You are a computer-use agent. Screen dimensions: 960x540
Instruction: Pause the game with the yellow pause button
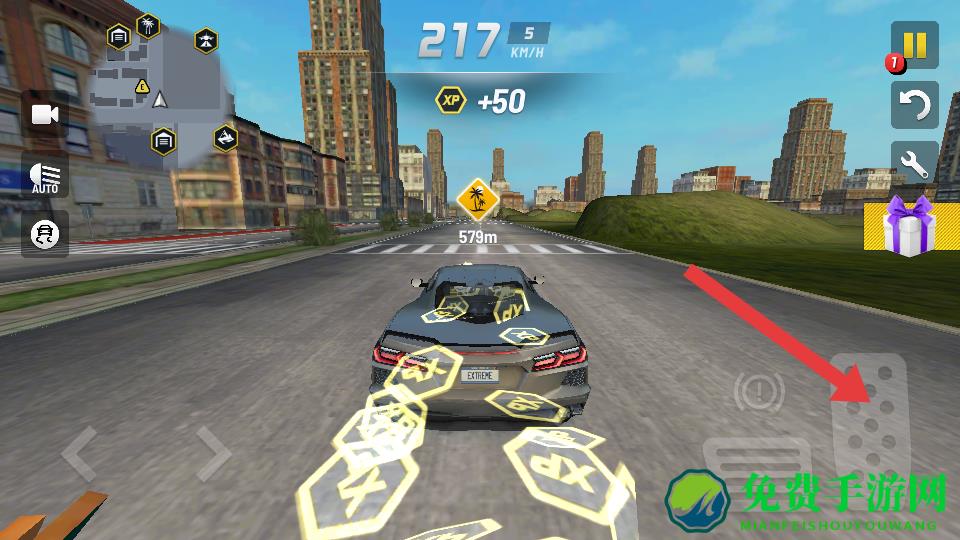(915, 46)
